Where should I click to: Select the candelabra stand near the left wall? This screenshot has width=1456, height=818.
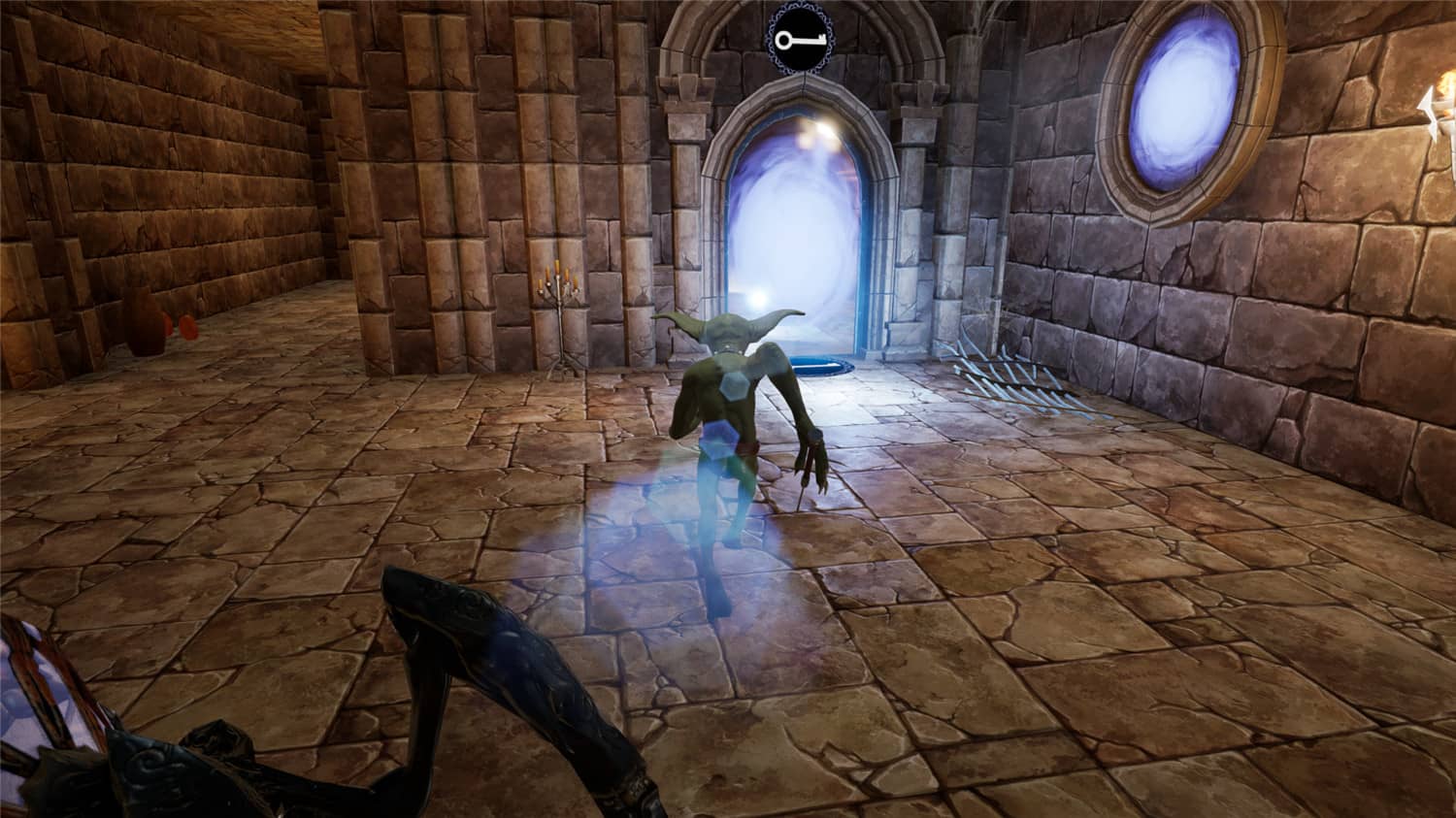(x=560, y=320)
